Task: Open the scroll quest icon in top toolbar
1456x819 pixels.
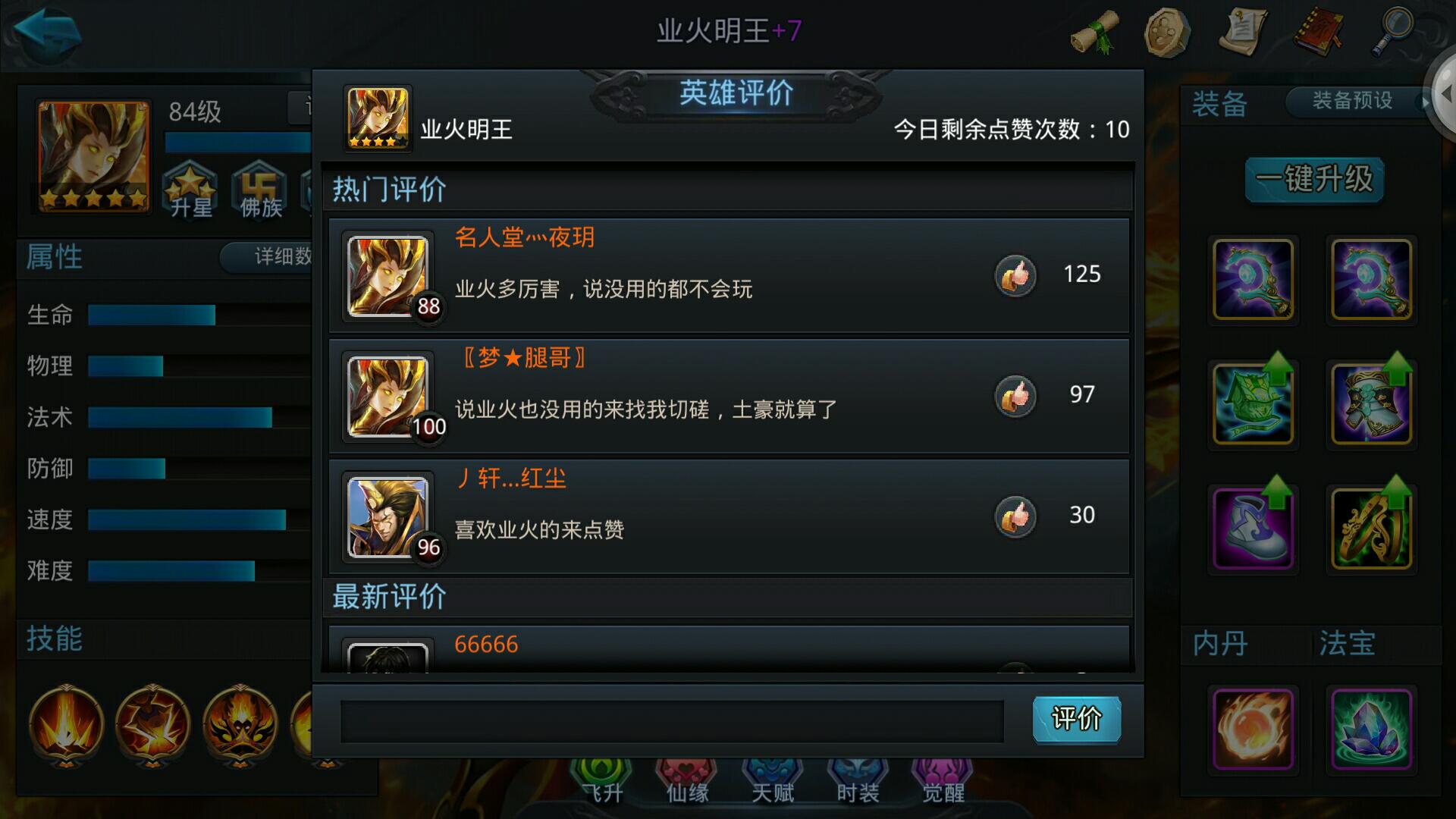Action: click(x=1092, y=32)
